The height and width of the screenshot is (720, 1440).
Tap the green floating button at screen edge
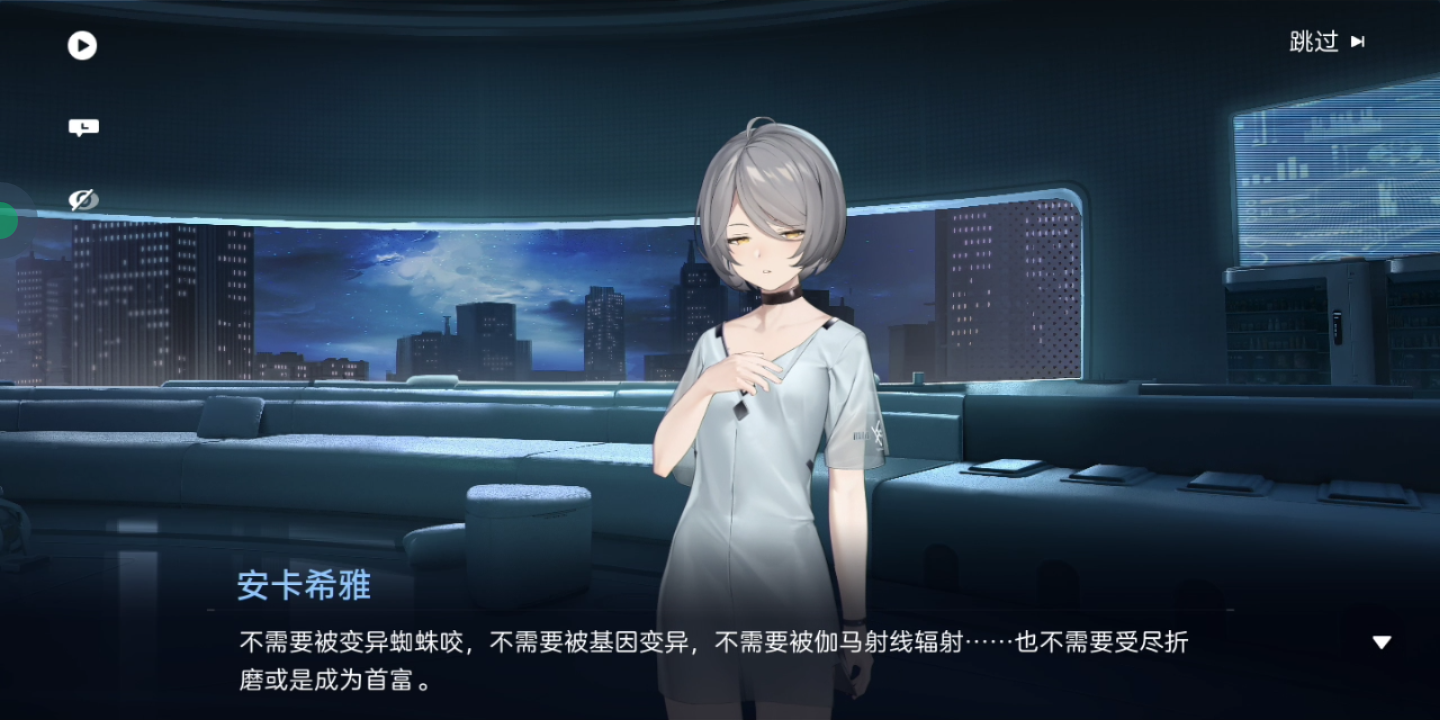point(6,219)
